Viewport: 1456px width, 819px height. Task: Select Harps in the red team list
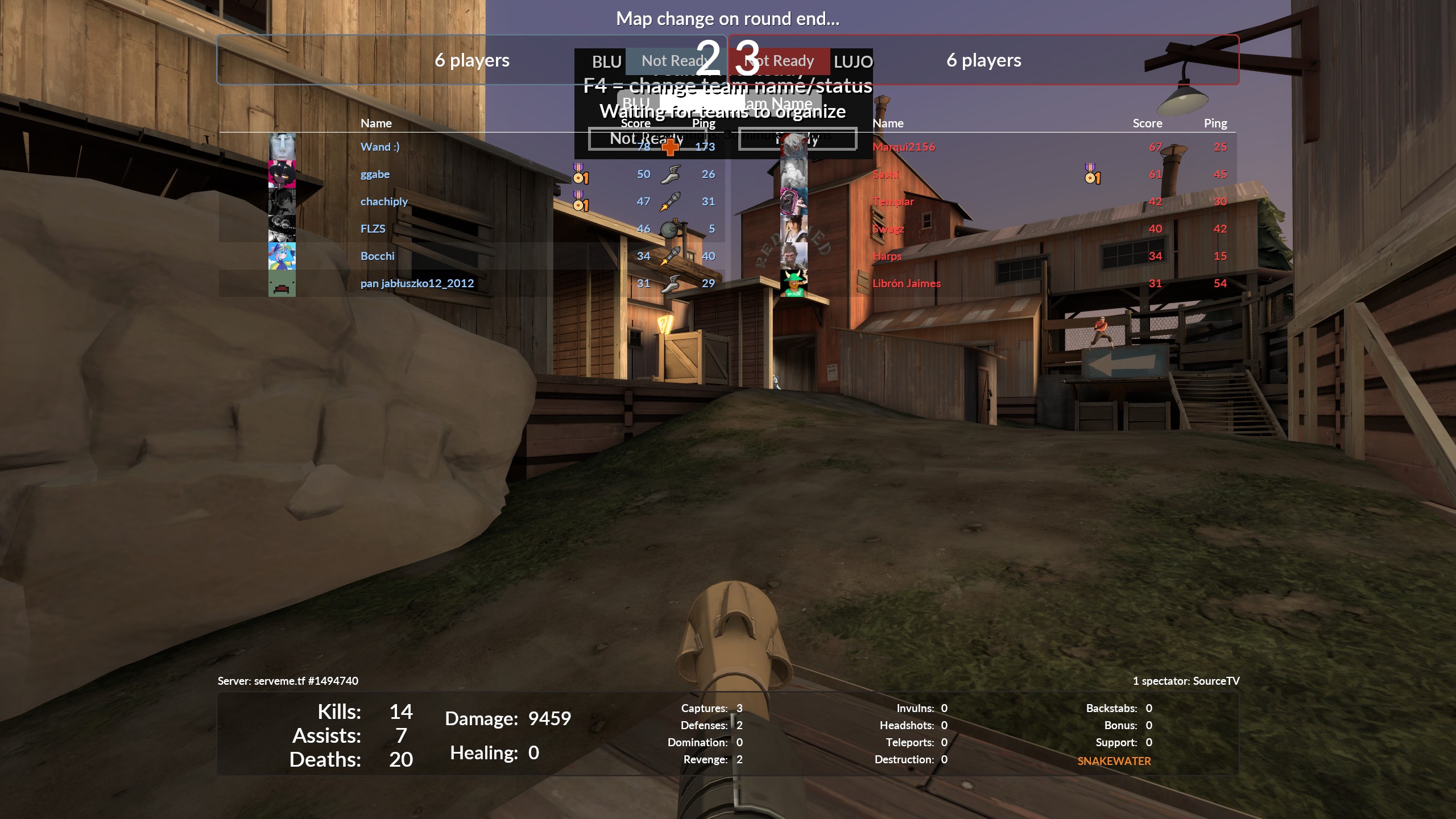(x=887, y=256)
